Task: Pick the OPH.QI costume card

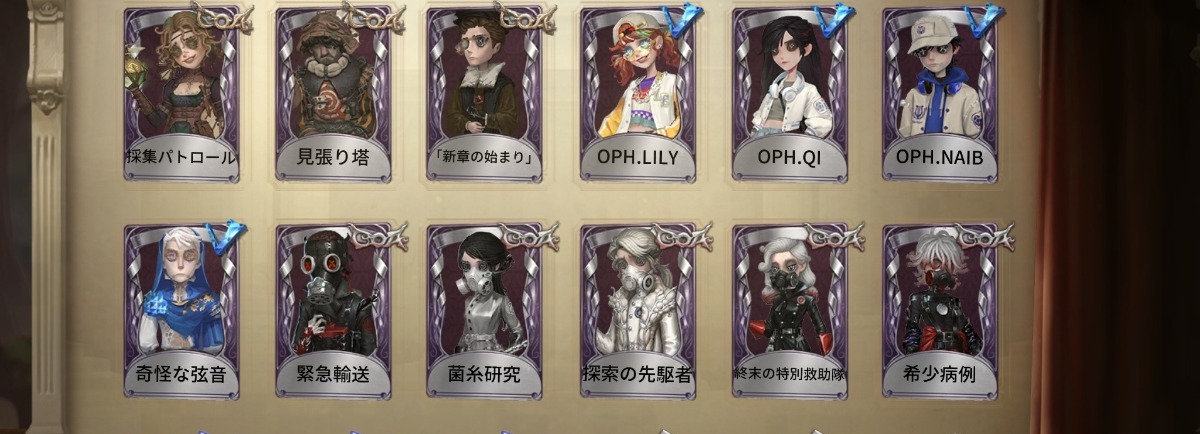Action: (790, 95)
